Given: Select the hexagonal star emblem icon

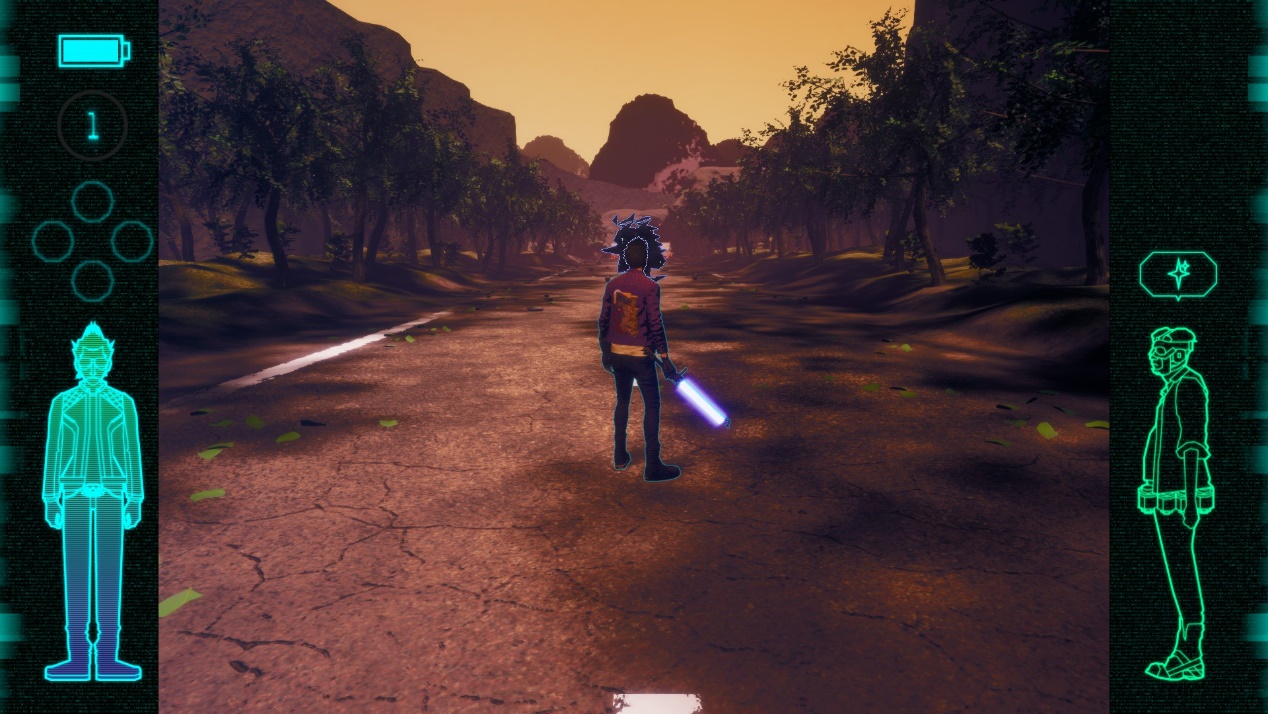Looking at the screenshot, I should tap(1178, 274).
